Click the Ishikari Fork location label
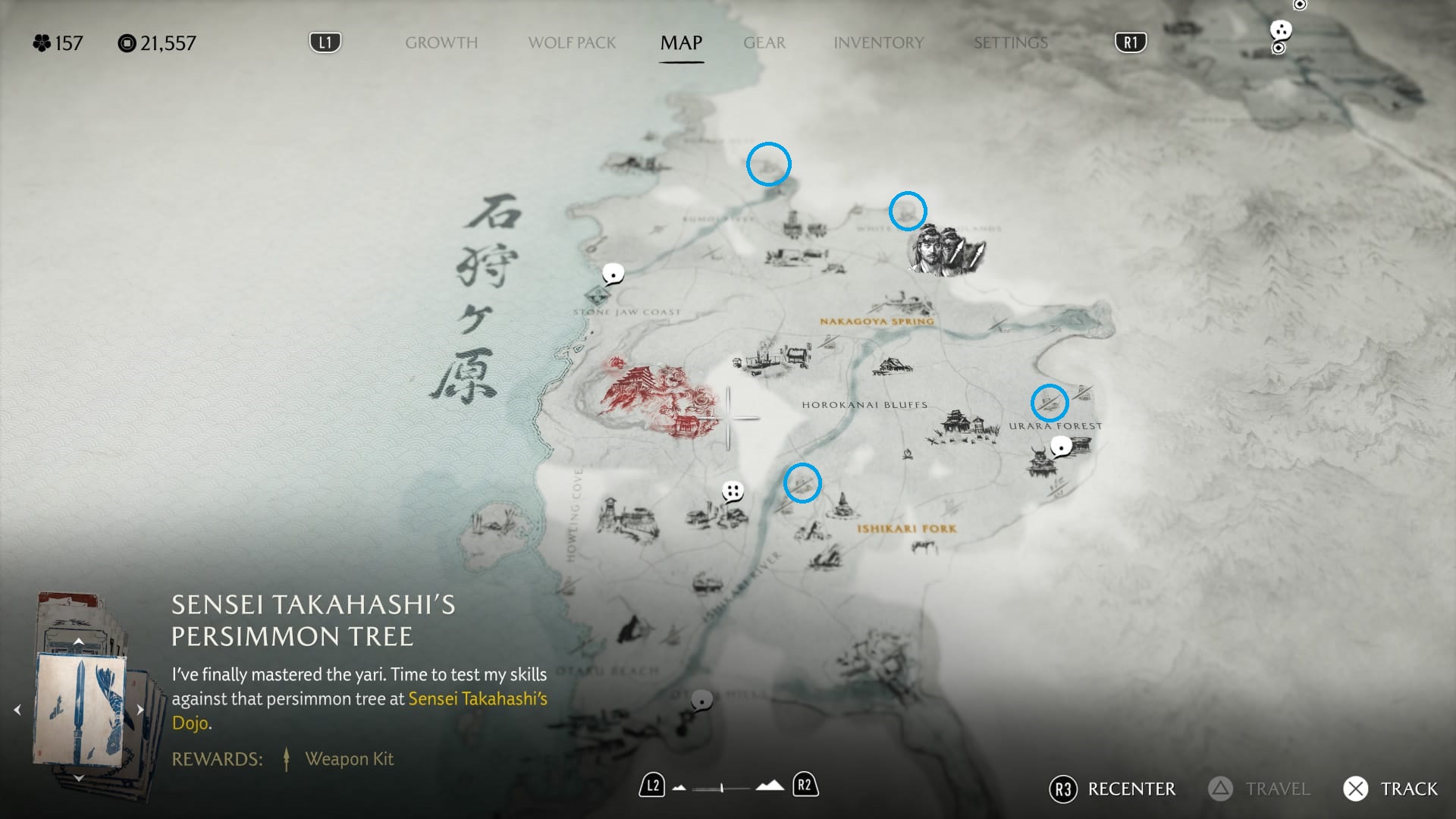 coord(906,529)
